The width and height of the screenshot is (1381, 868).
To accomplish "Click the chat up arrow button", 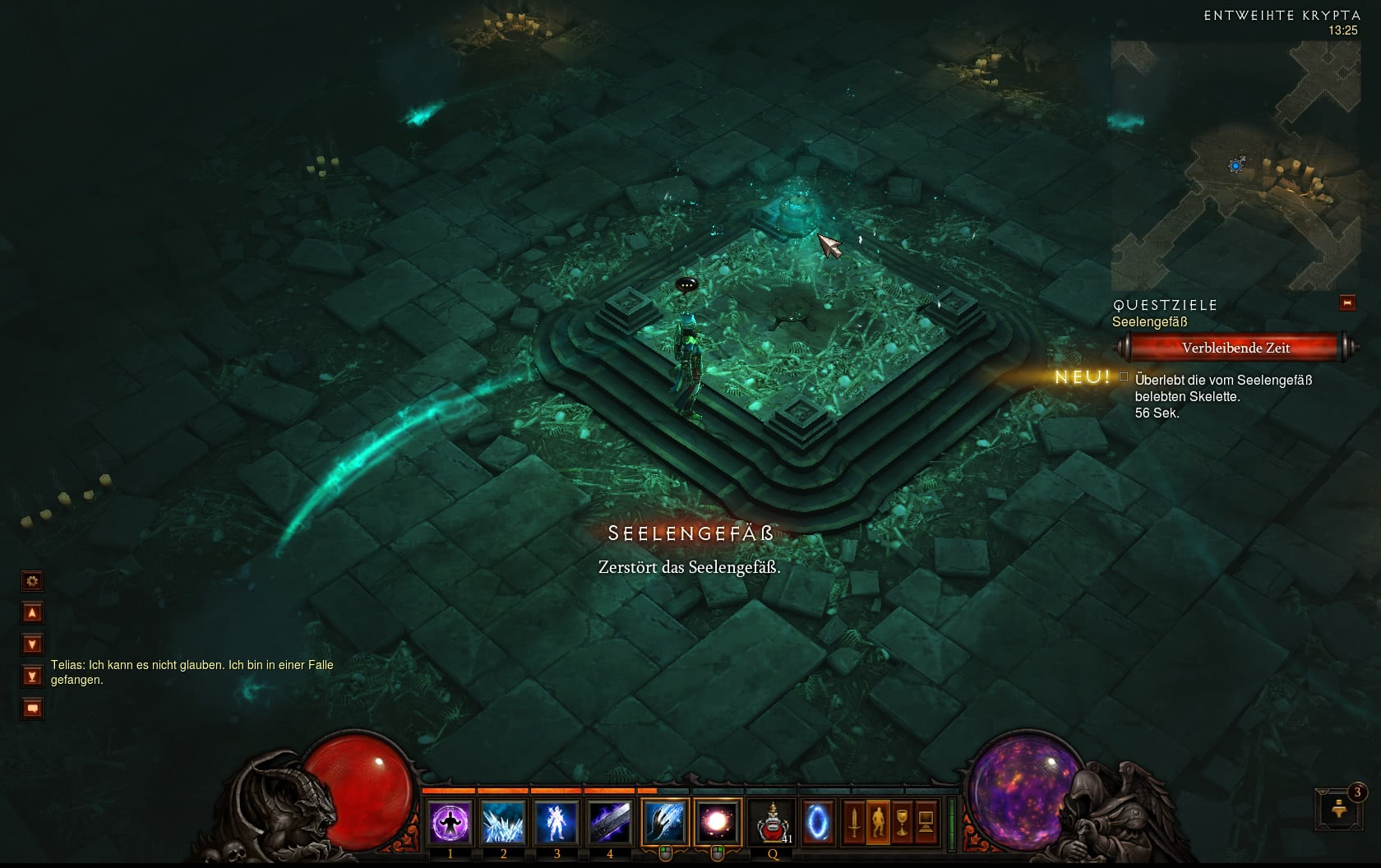I will (x=32, y=612).
